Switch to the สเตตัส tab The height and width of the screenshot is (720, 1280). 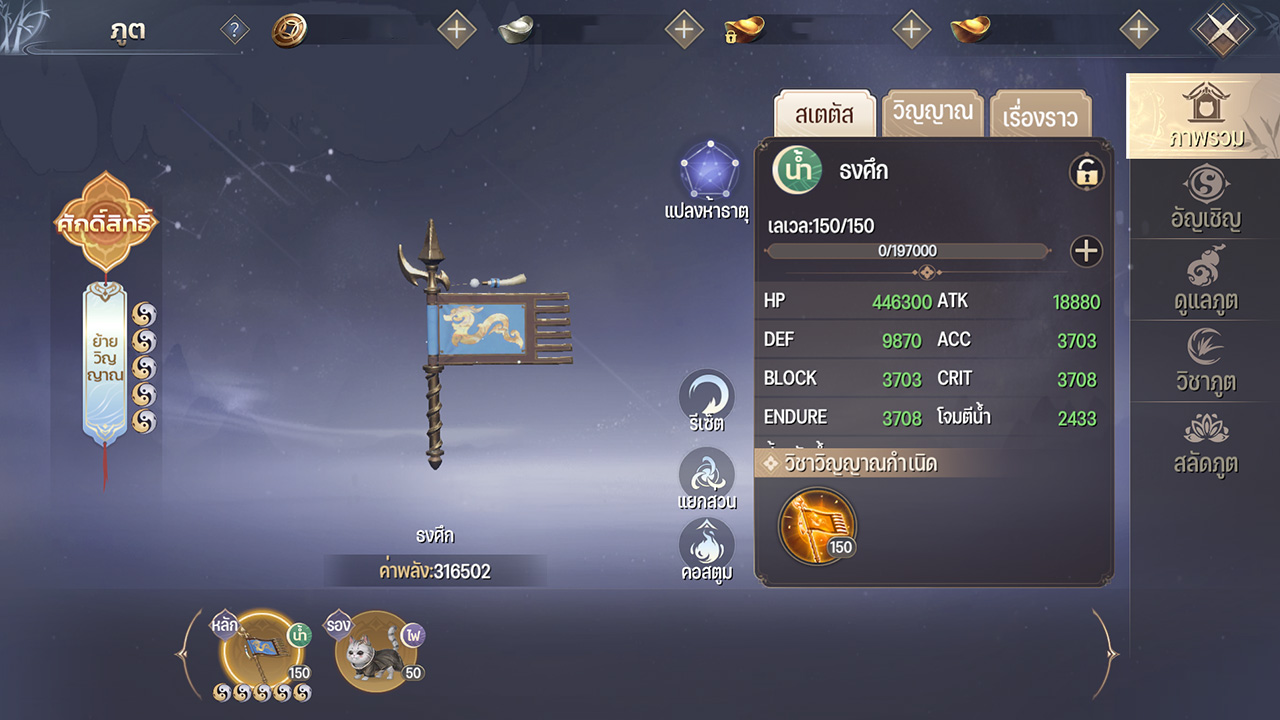pyautogui.click(x=825, y=114)
